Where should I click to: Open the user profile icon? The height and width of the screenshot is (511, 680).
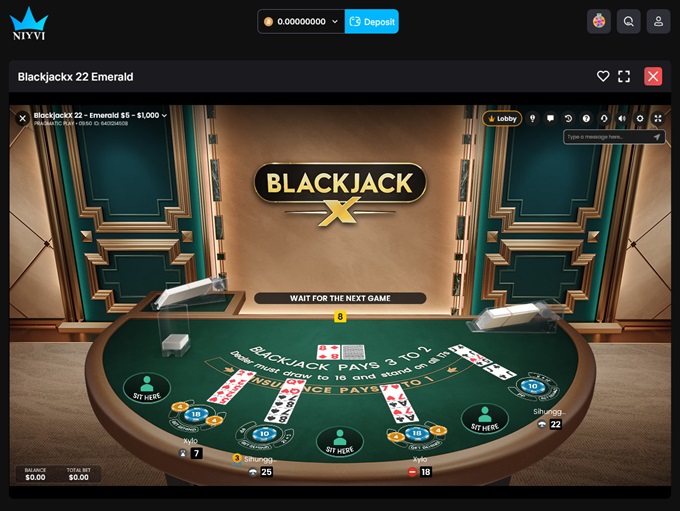658,21
